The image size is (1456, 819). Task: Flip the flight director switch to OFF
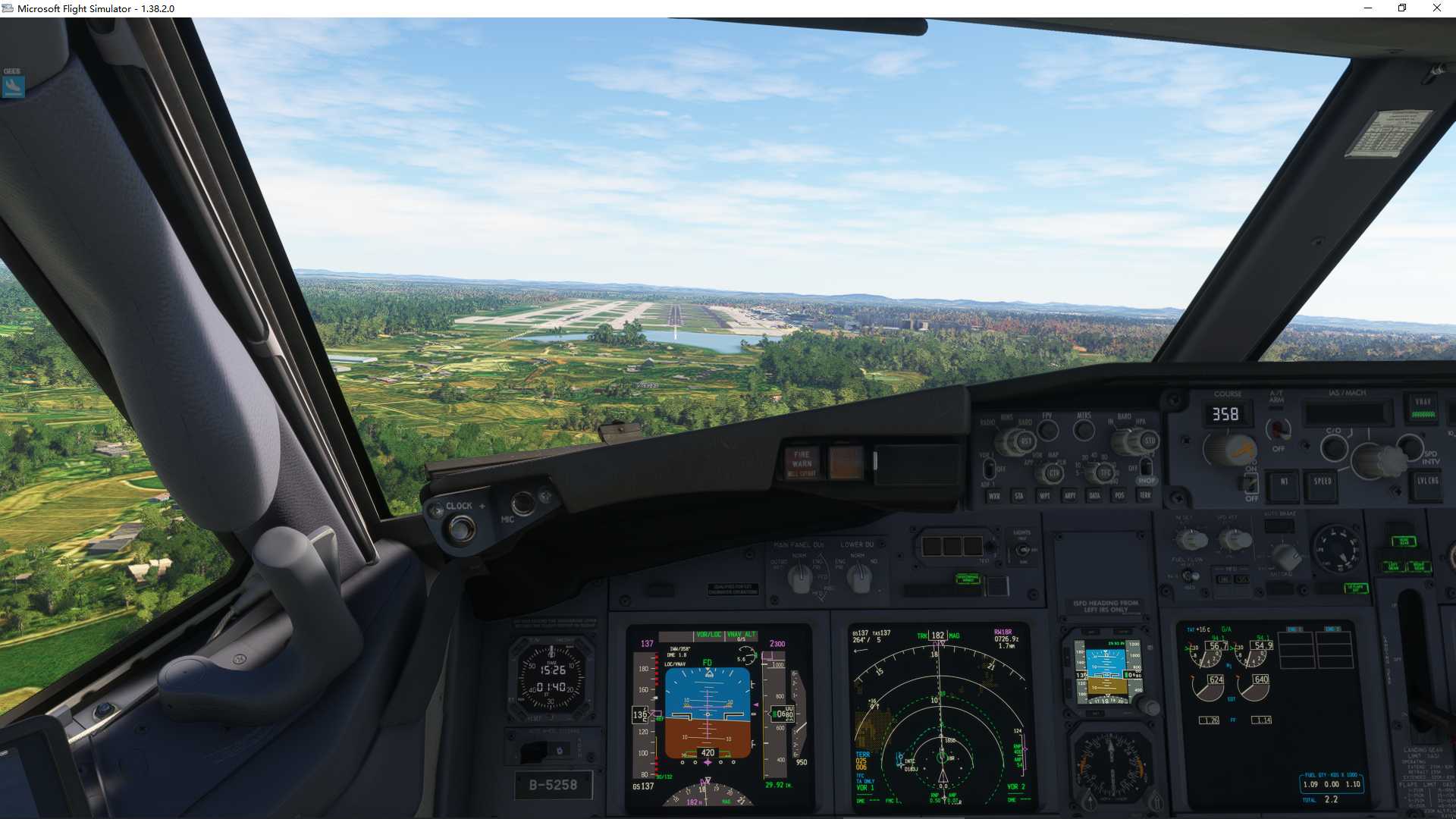coord(1251,484)
